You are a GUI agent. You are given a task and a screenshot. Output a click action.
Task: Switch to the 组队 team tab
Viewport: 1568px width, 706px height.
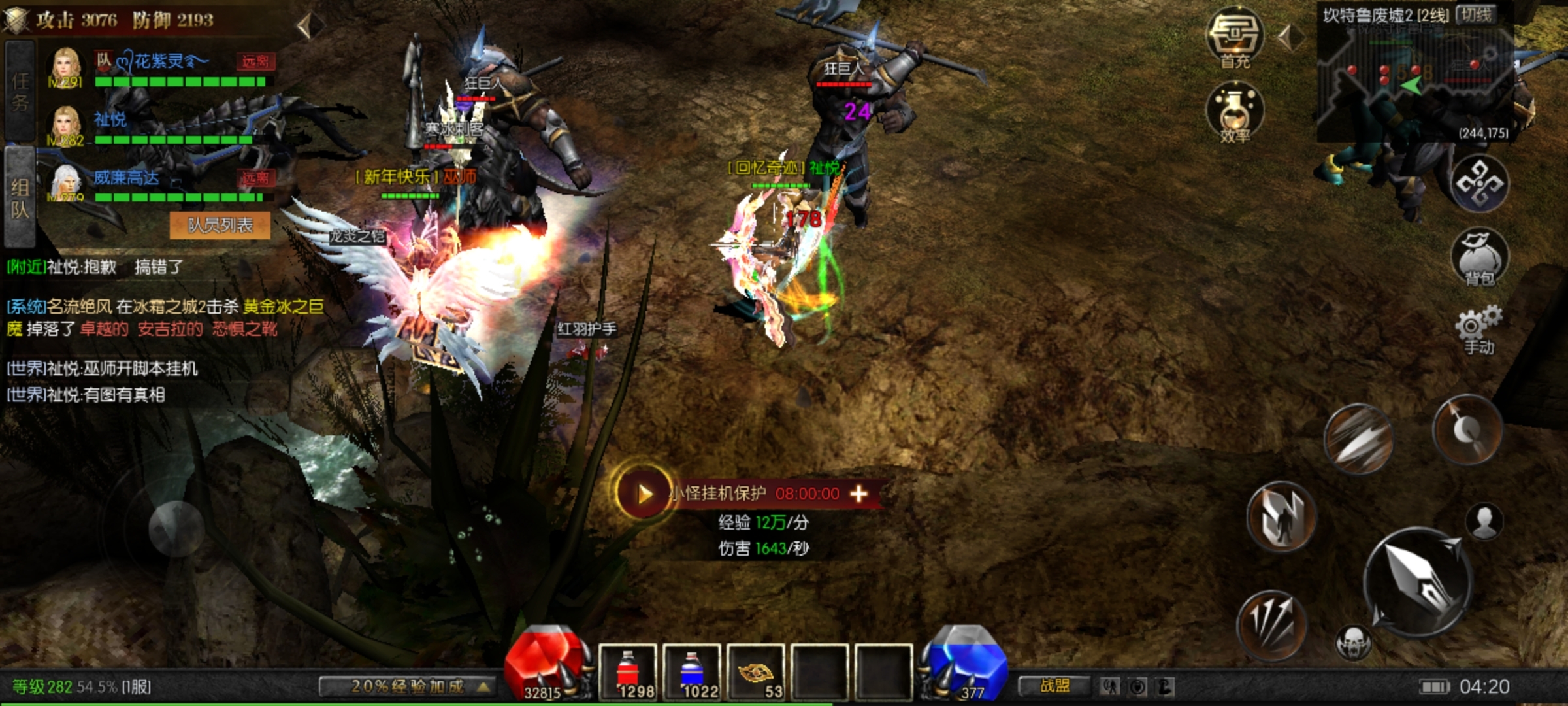tap(20, 198)
